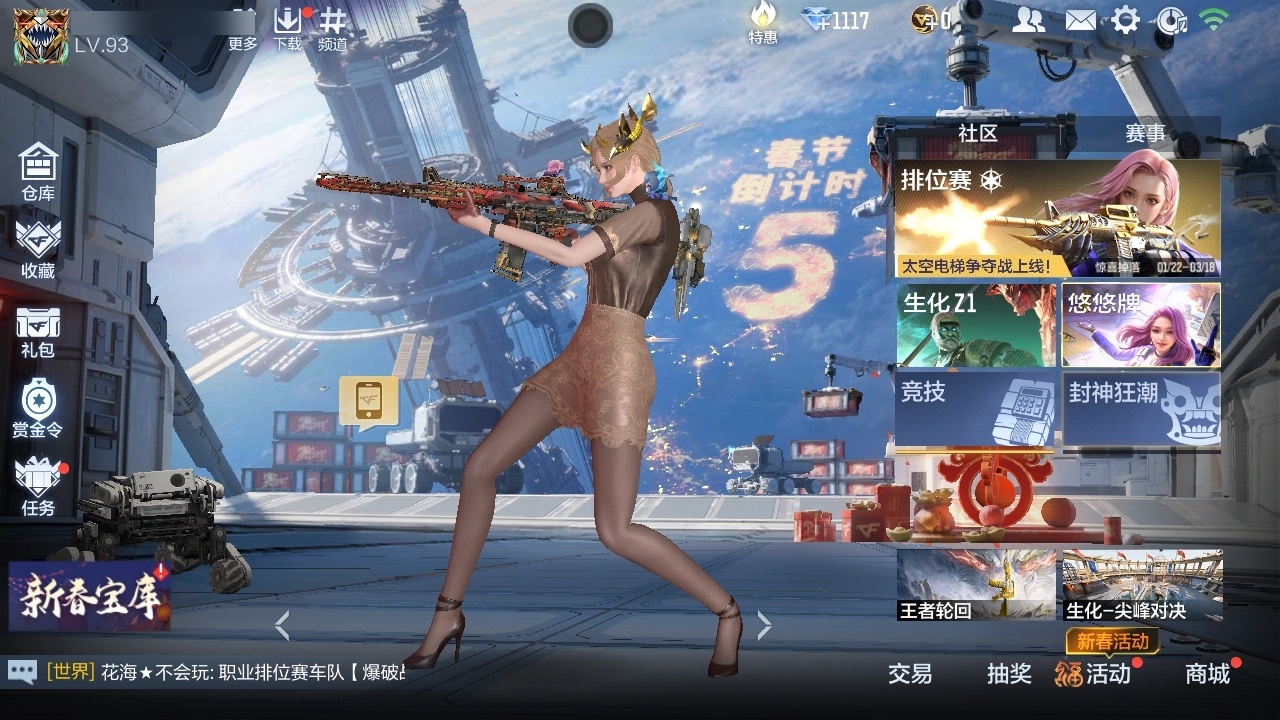Viewport: 1280px width, 720px height.
Task: Open the 收藏 collection menu
Action: (x=38, y=249)
